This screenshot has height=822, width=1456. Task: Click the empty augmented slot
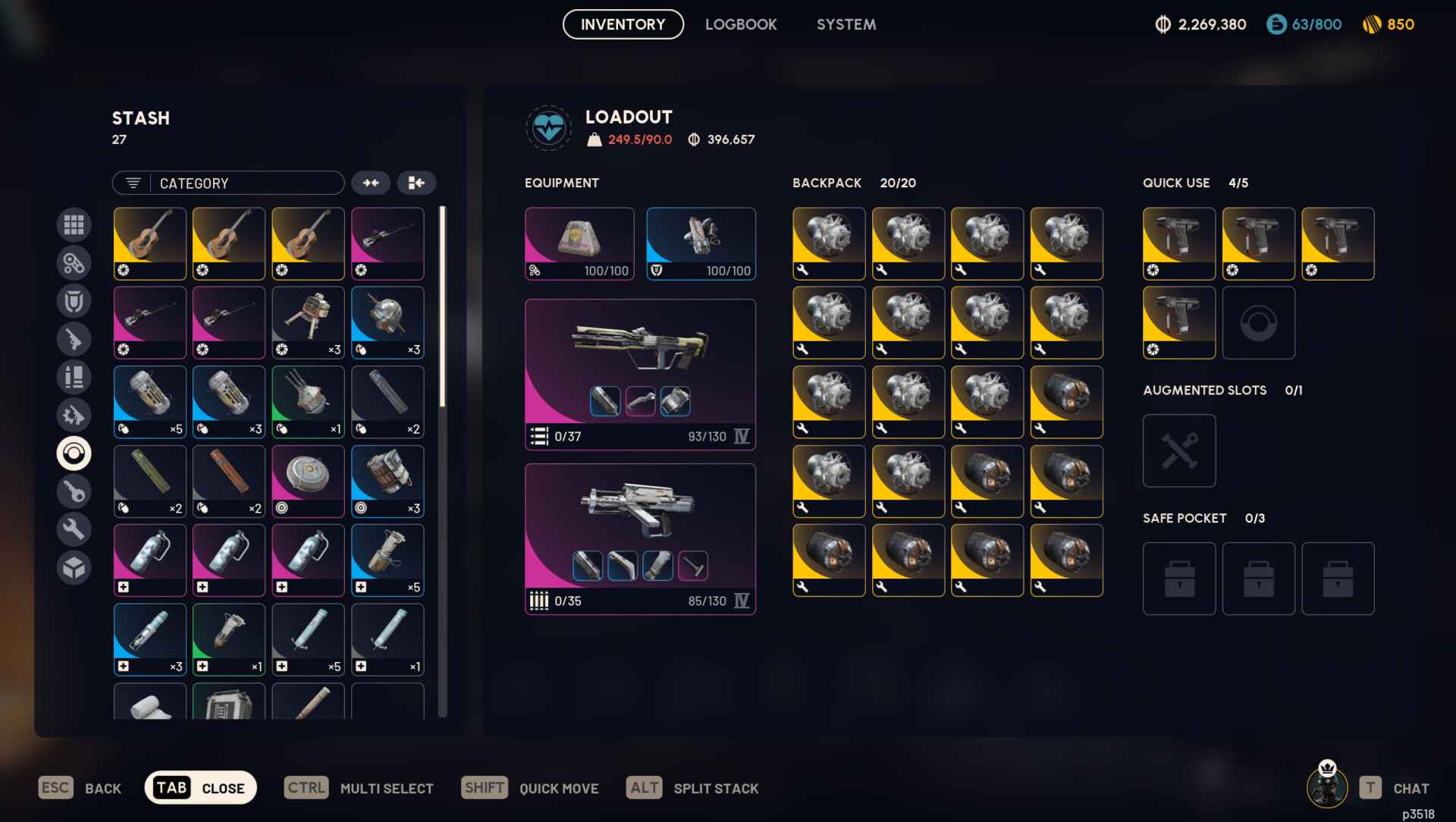(1178, 450)
